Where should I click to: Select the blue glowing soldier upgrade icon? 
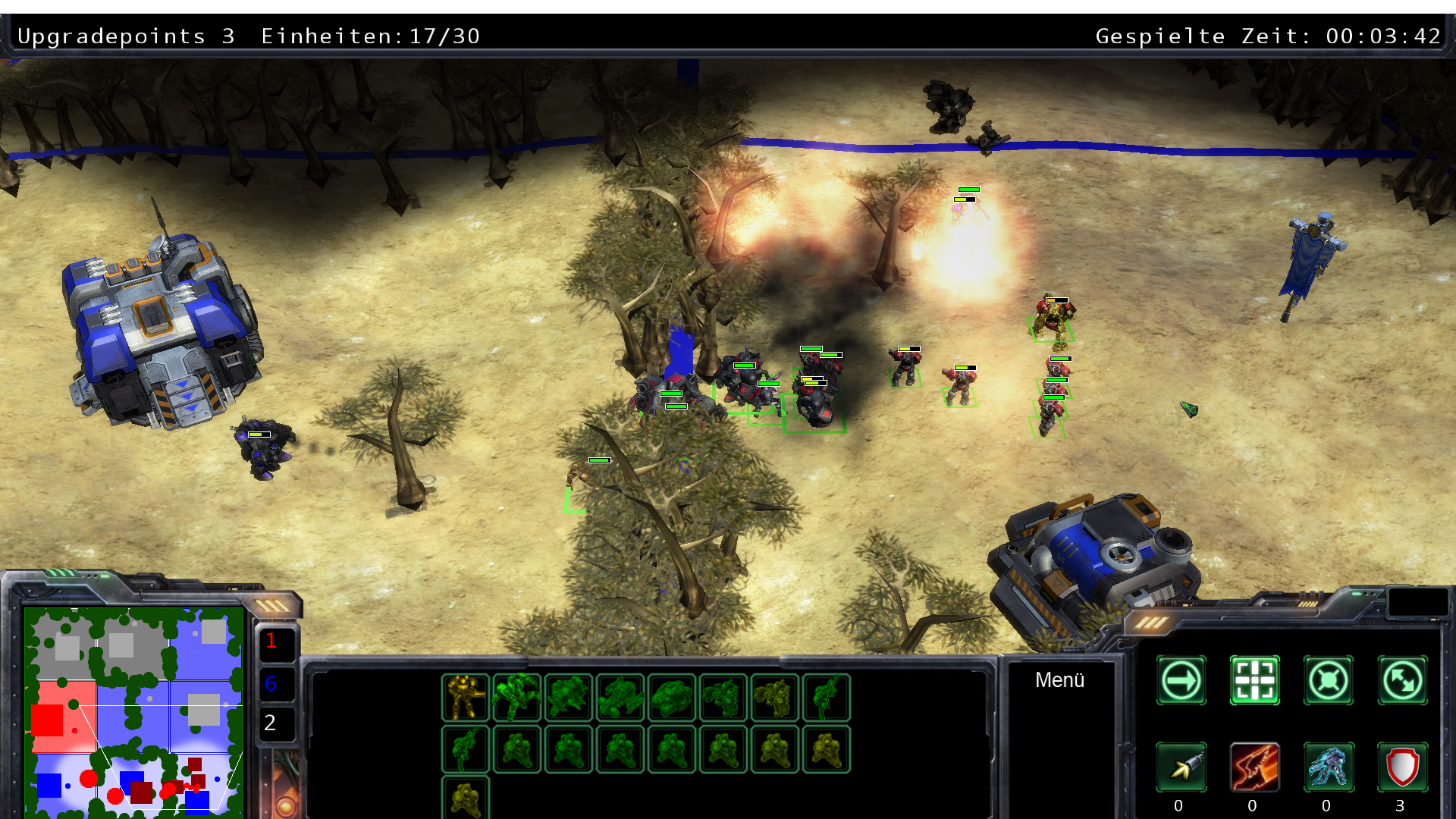pos(1328,767)
